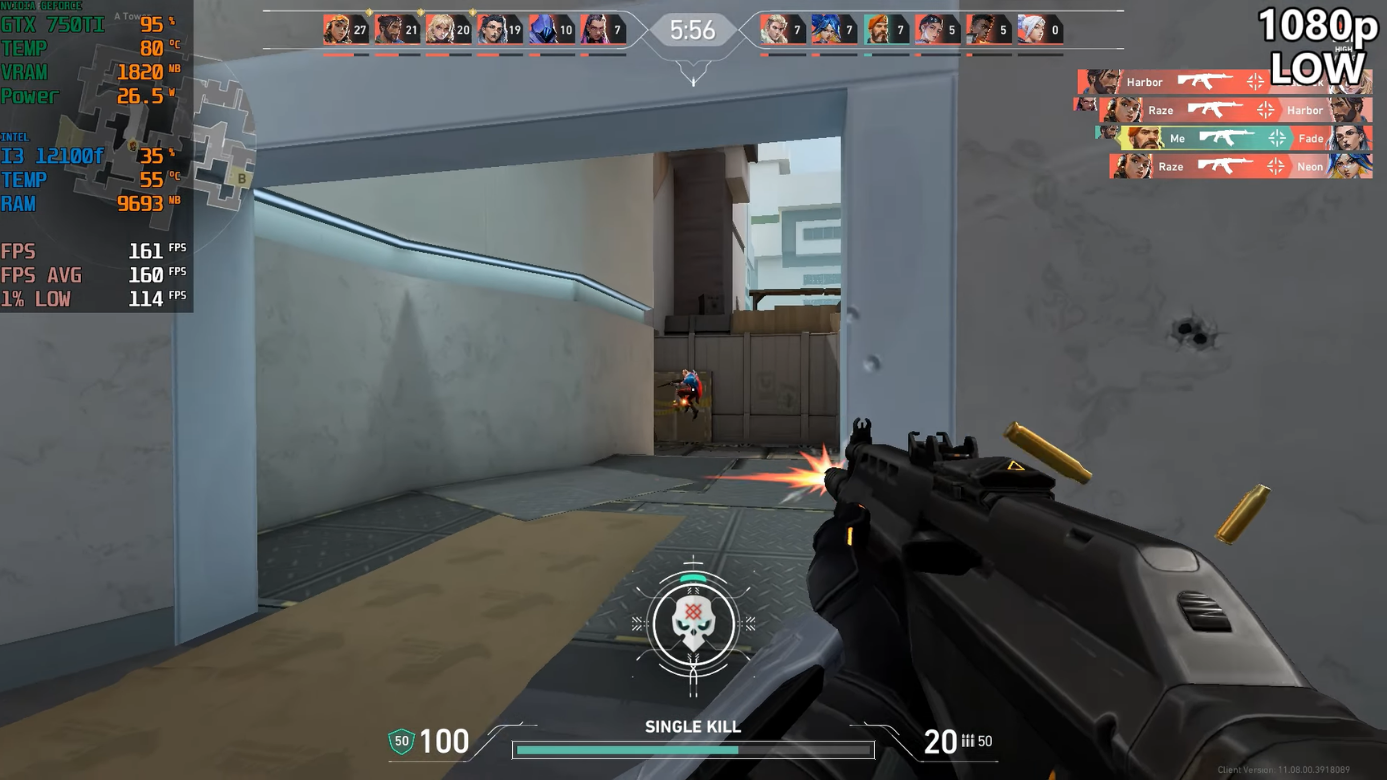Select the top-scoring player portrait with 27 kills
The width and height of the screenshot is (1388, 781).
coord(337,29)
